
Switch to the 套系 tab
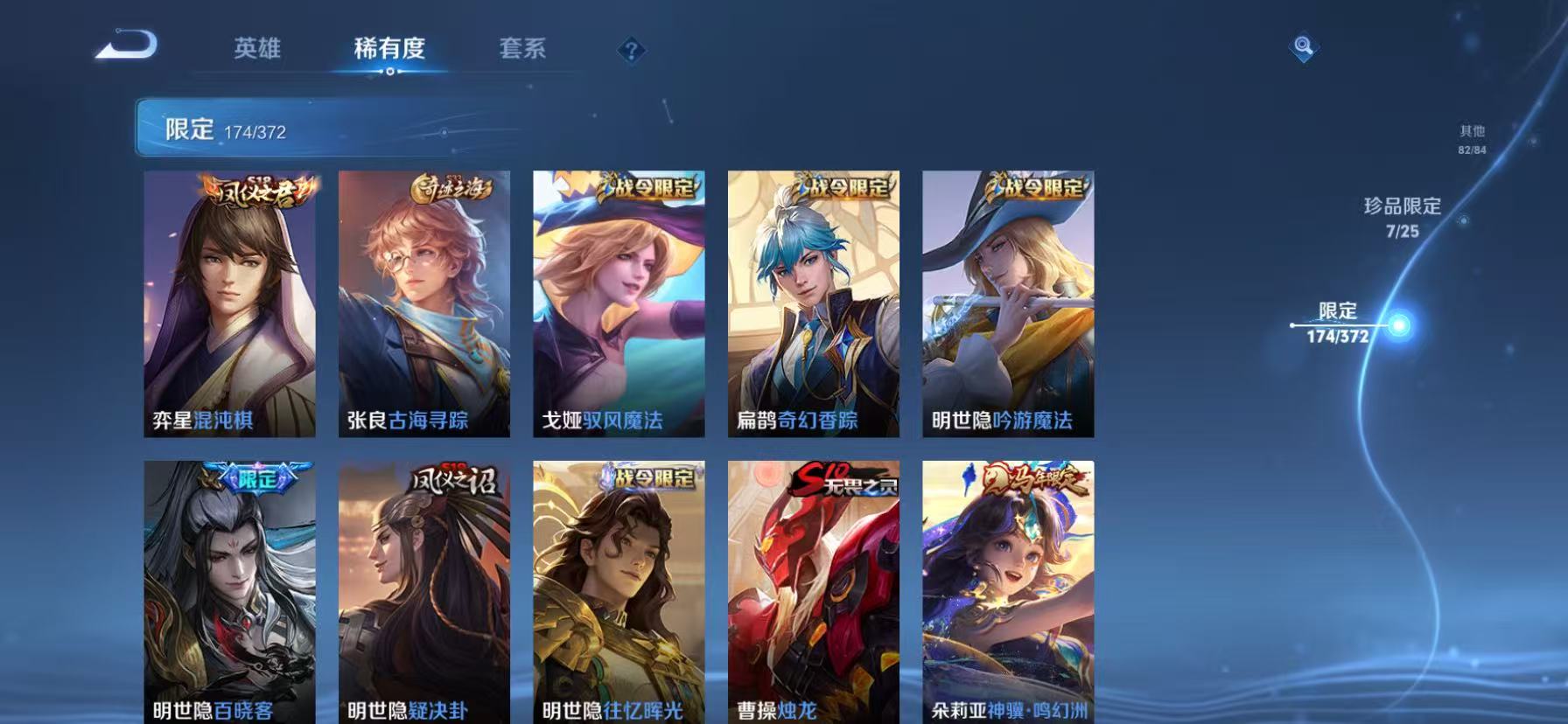(524, 50)
